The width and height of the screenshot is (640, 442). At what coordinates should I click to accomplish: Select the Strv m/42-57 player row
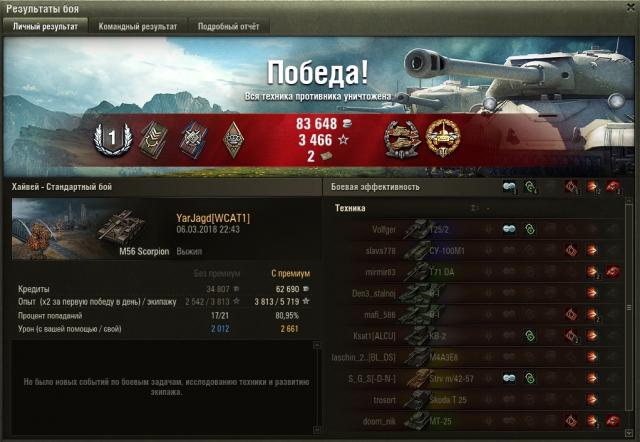[480, 377]
